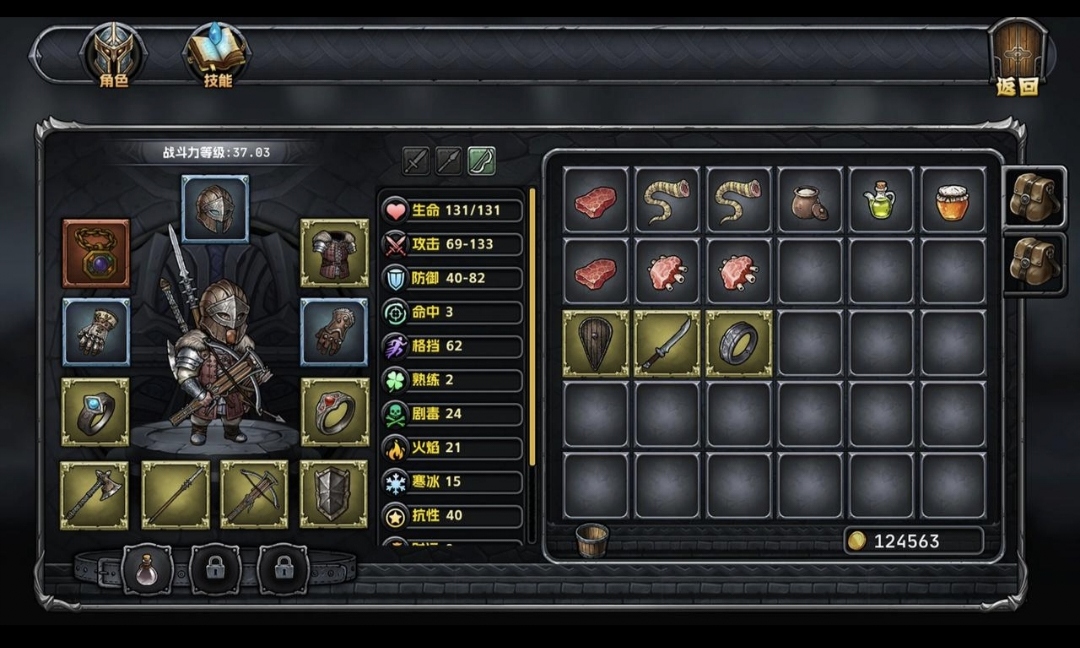Select the equipped helmet slot
The width and height of the screenshot is (1080, 648).
click(x=215, y=209)
